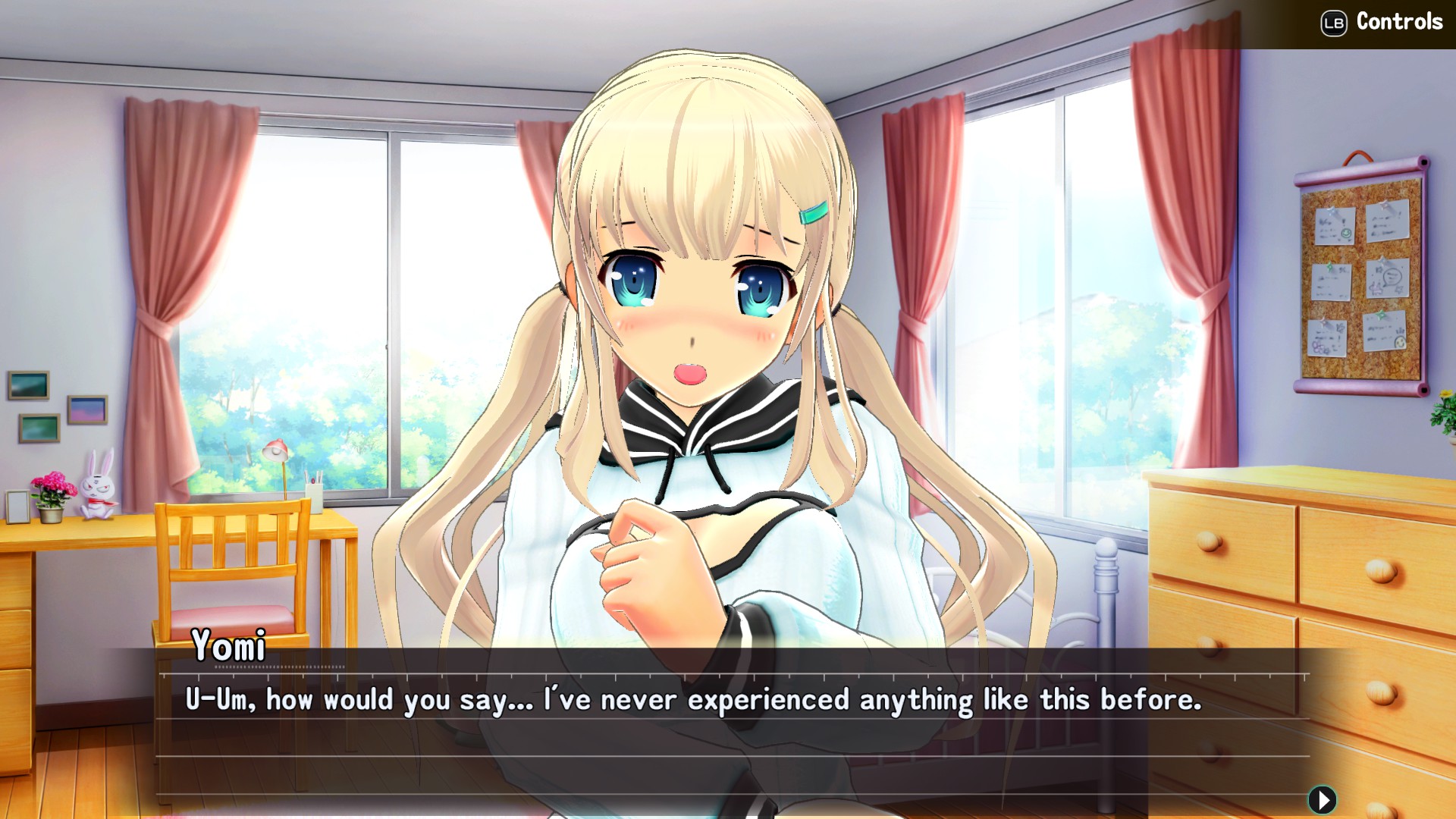The height and width of the screenshot is (819, 1456).
Task: Open the Controls overlay button
Action: click(x=1380, y=22)
